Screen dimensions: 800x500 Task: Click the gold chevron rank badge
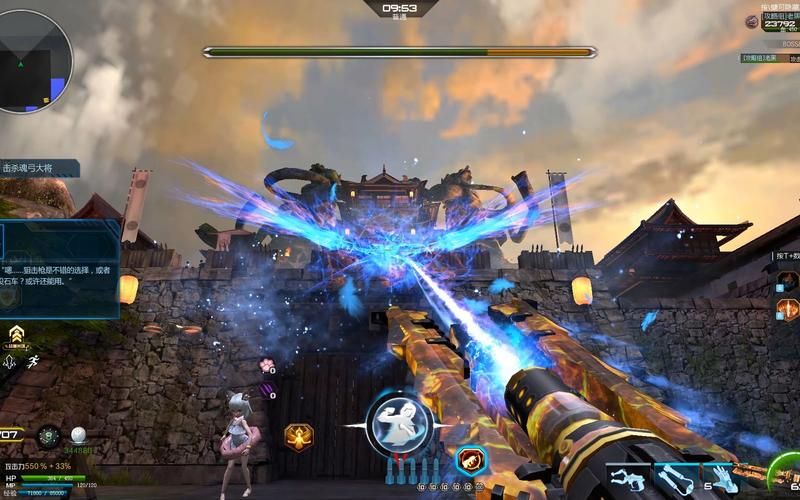click(x=16, y=334)
